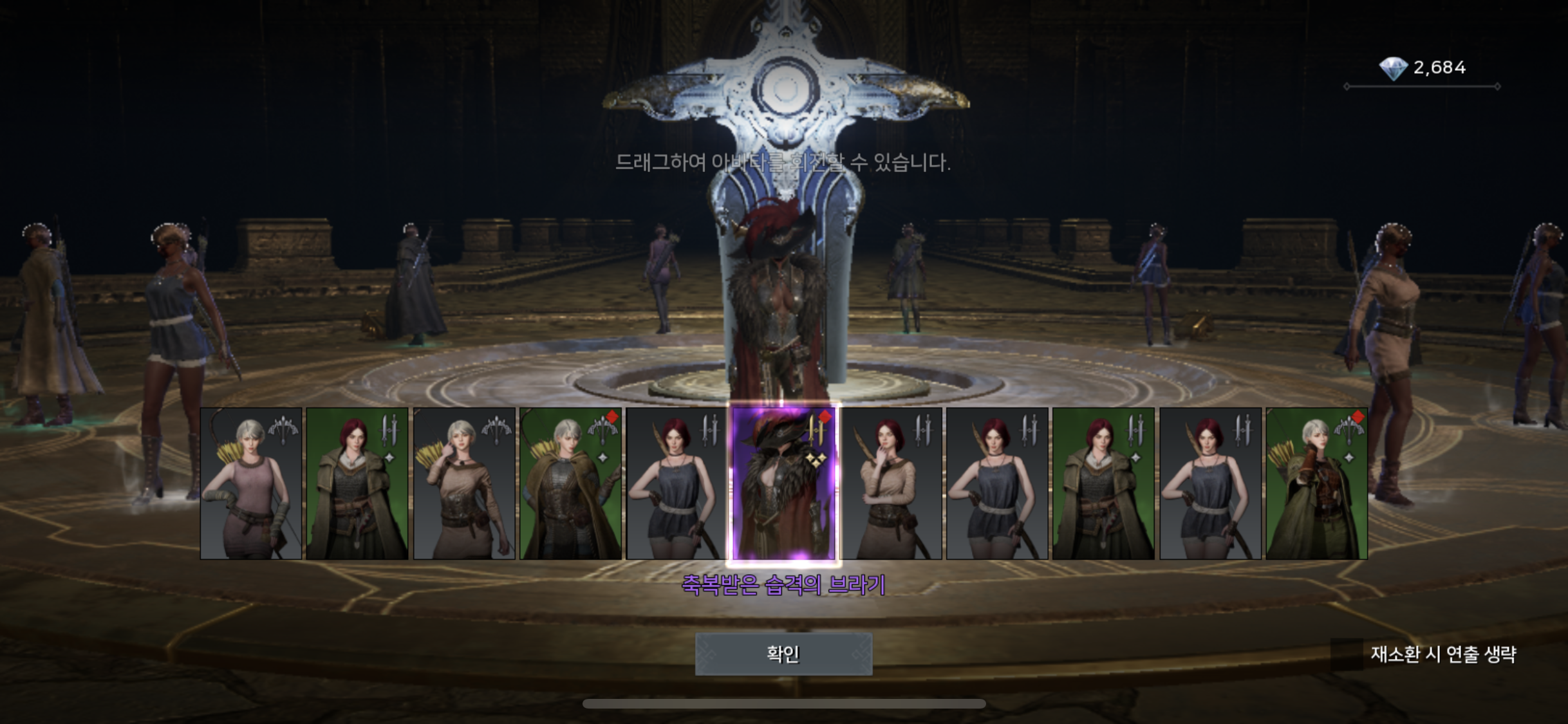This screenshot has height=724, width=1568.
Task: Choose the green archer card with chainmail and cloak
Action: click(x=570, y=483)
